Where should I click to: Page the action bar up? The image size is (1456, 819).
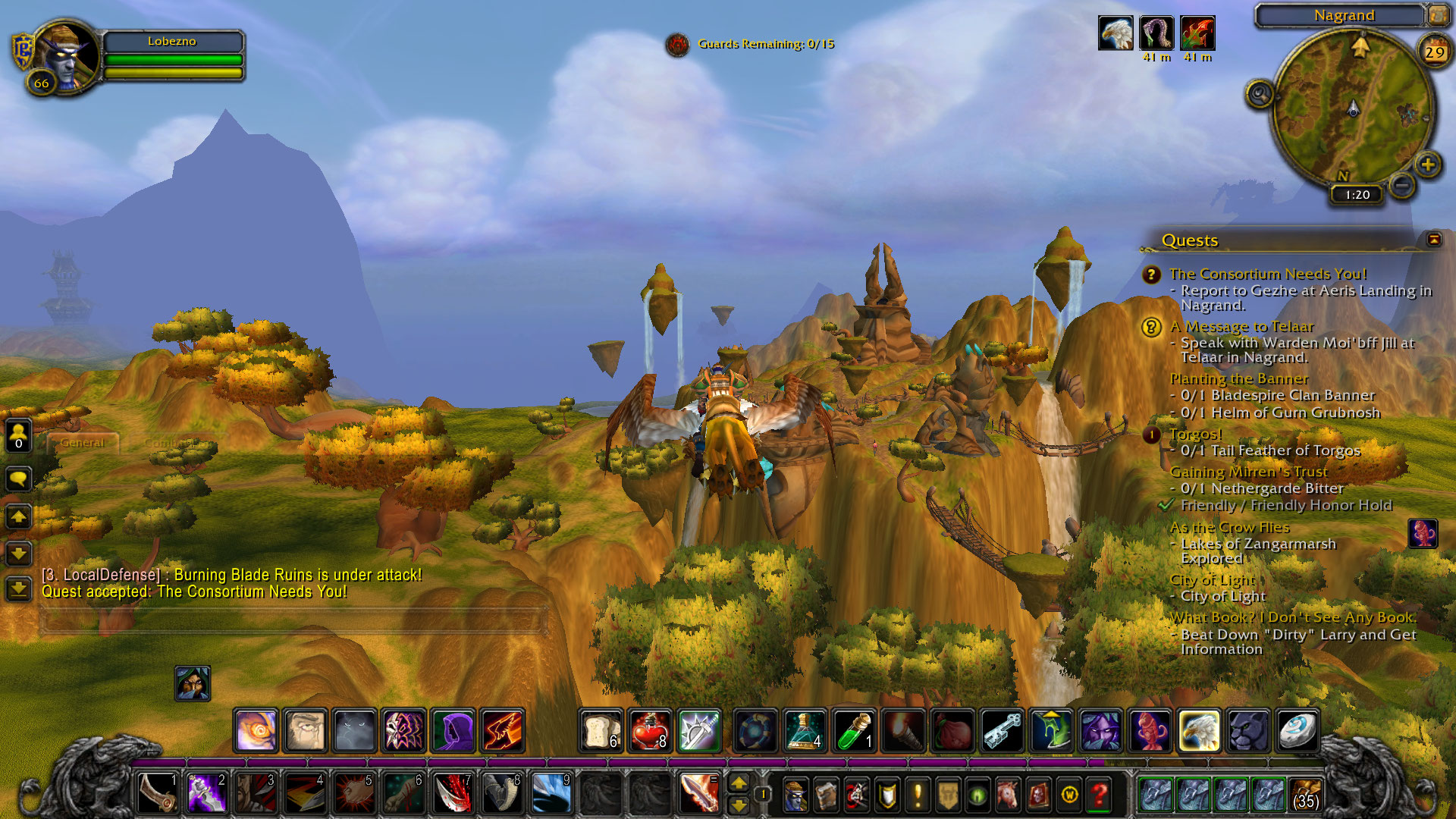[738, 783]
